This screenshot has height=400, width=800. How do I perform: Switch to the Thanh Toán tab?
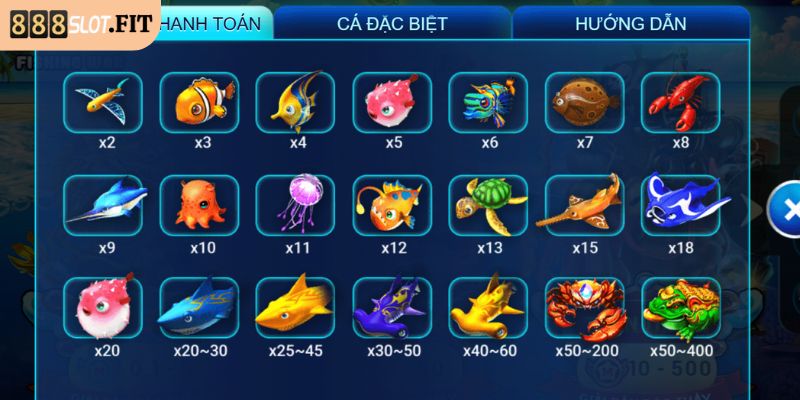212,22
